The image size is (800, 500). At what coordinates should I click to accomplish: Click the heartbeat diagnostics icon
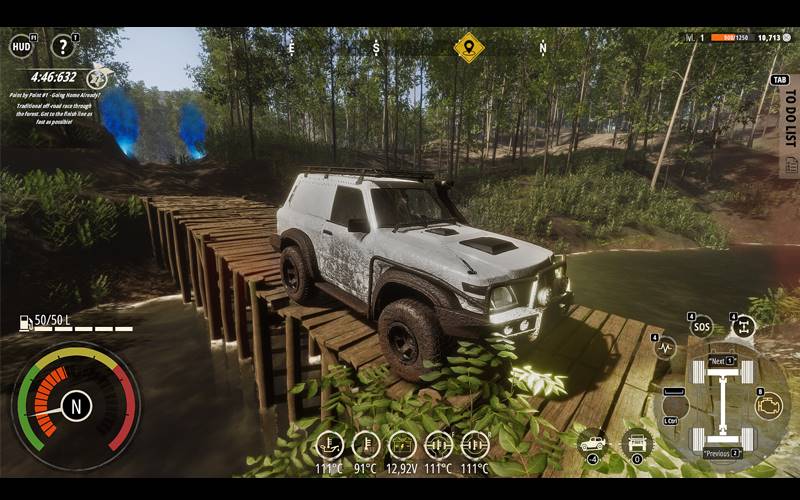point(665,348)
